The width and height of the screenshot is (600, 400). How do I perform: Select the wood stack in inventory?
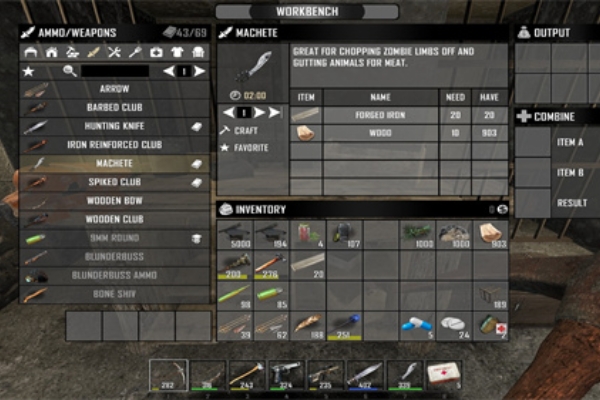point(490,234)
